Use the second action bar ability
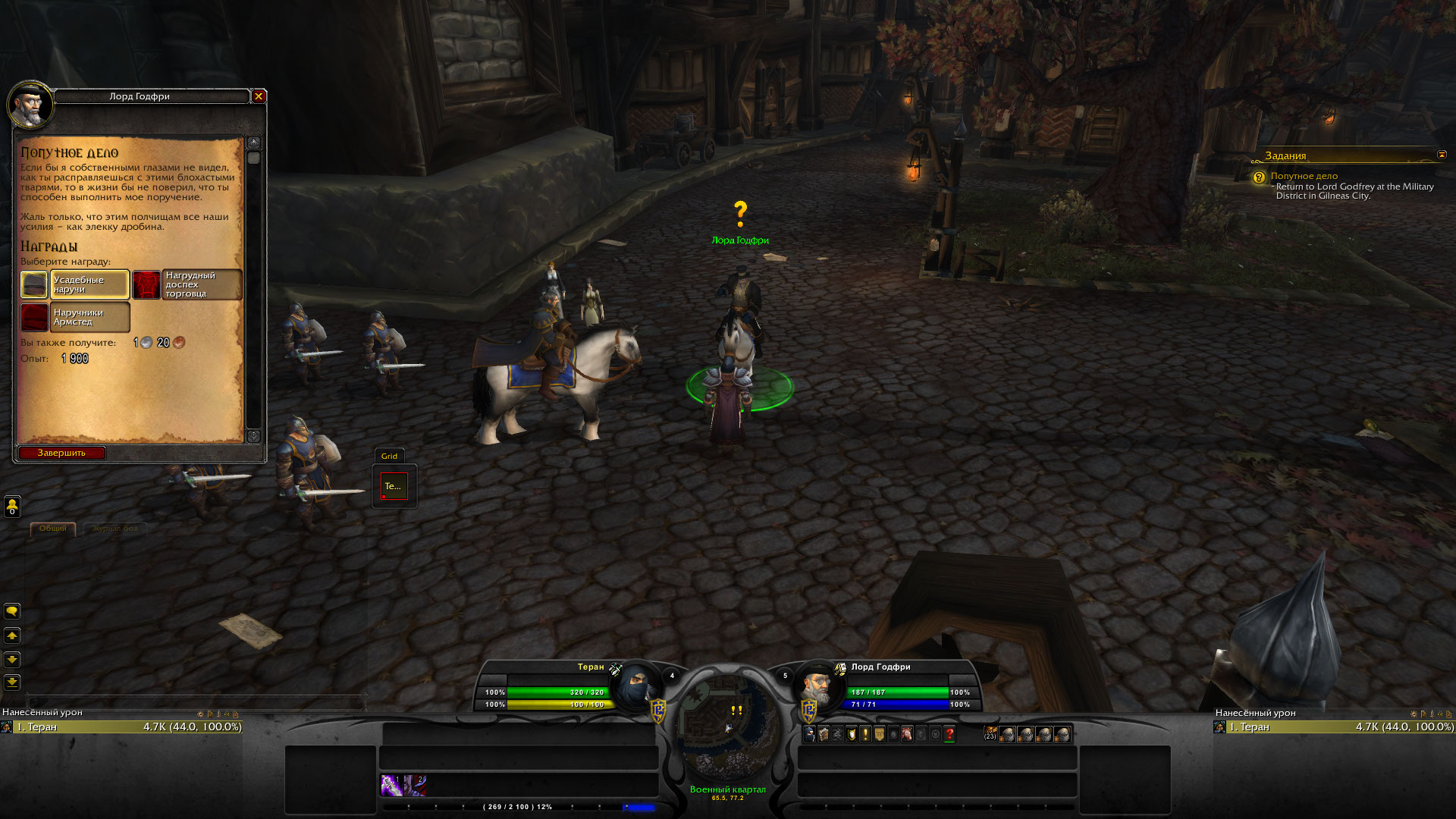1456x819 pixels. pyautogui.click(x=415, y=785)
